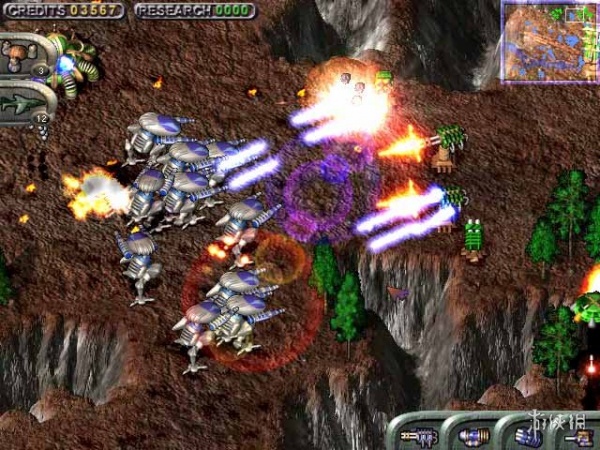Activate the blue mechanical fist icon

pos(526,436)
